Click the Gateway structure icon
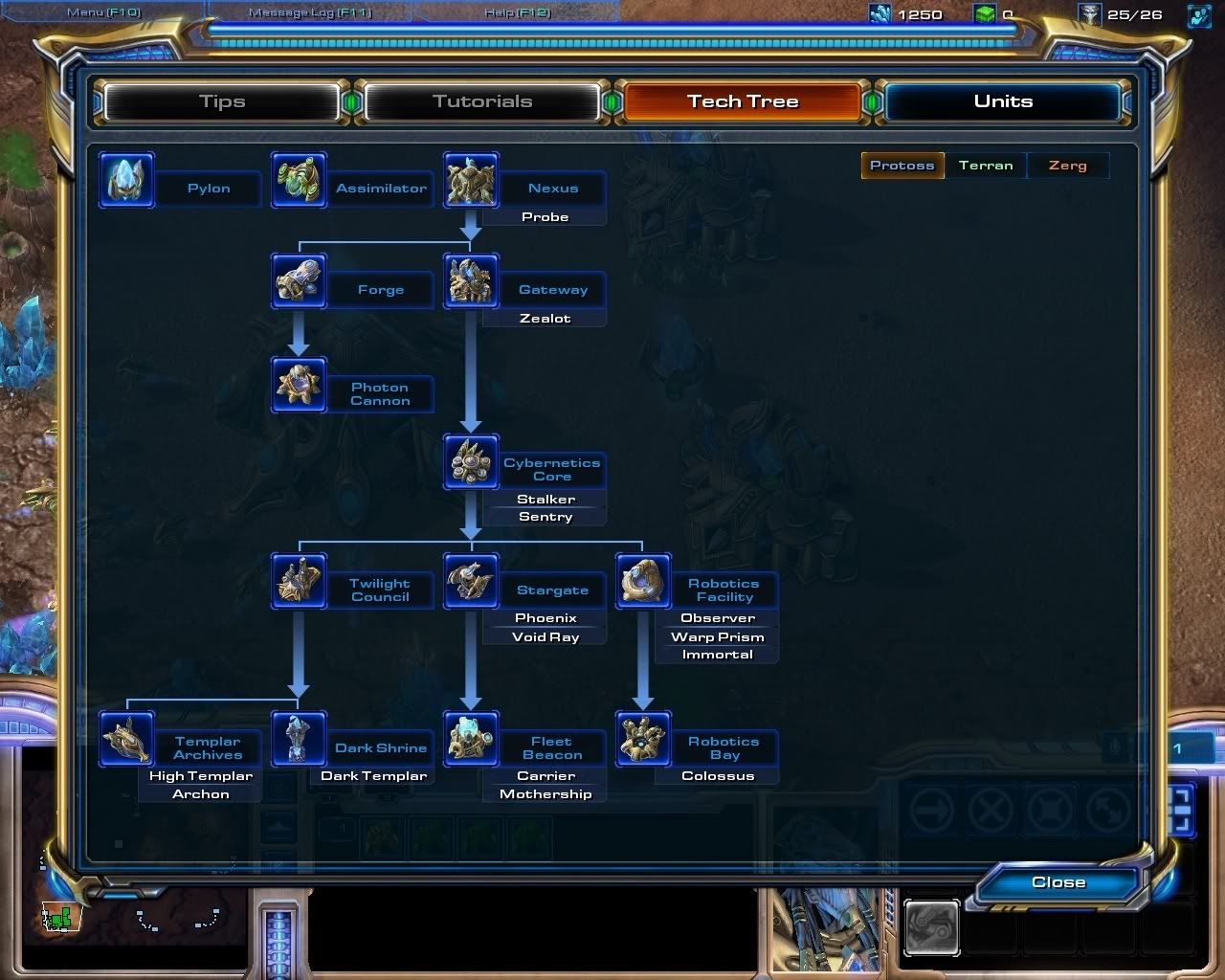Image resolution: width=1225 pixels, height=980 pixels. 471,282
